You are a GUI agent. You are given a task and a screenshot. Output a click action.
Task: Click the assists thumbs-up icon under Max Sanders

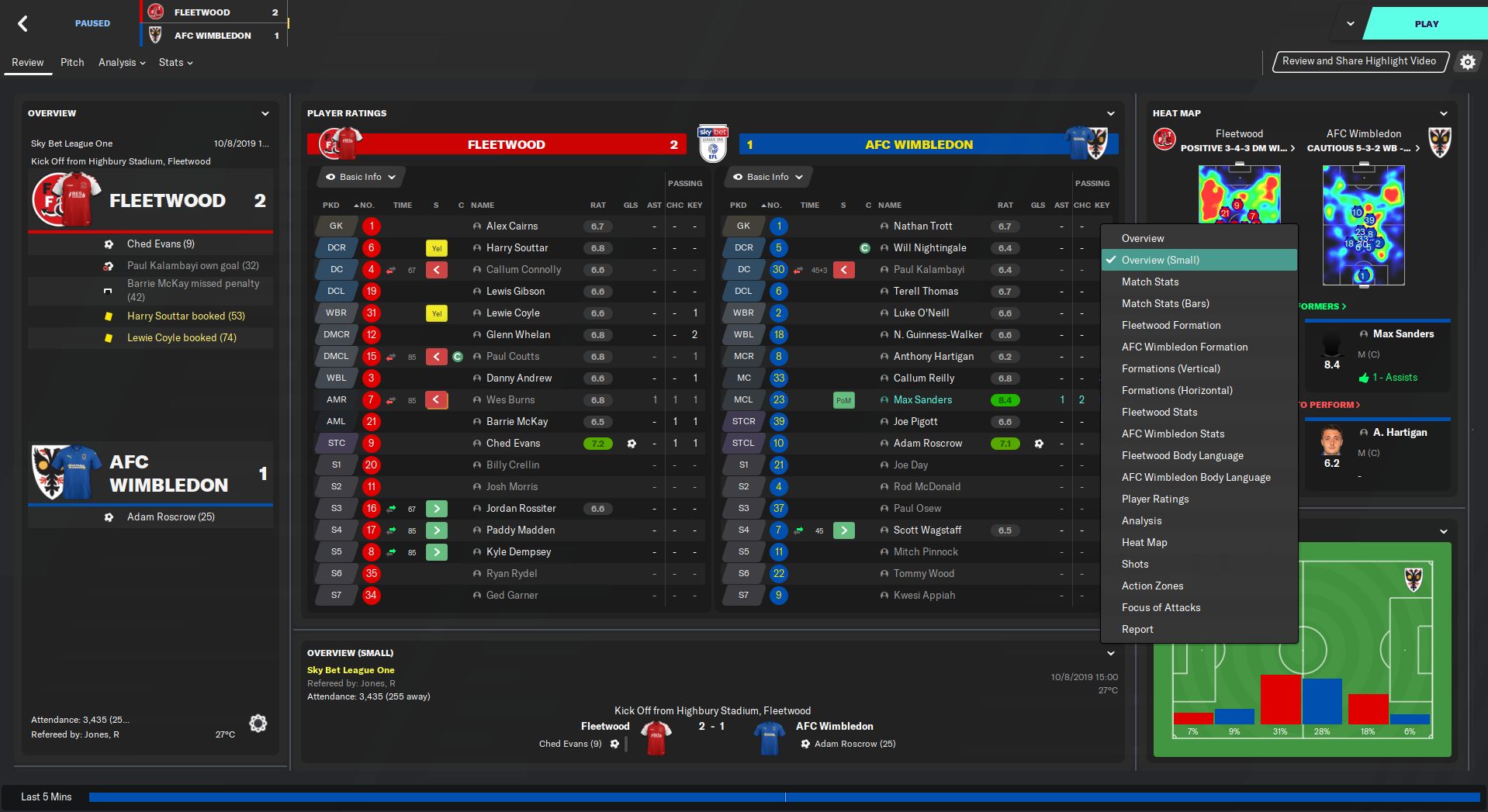click(x=1364, y=378)
